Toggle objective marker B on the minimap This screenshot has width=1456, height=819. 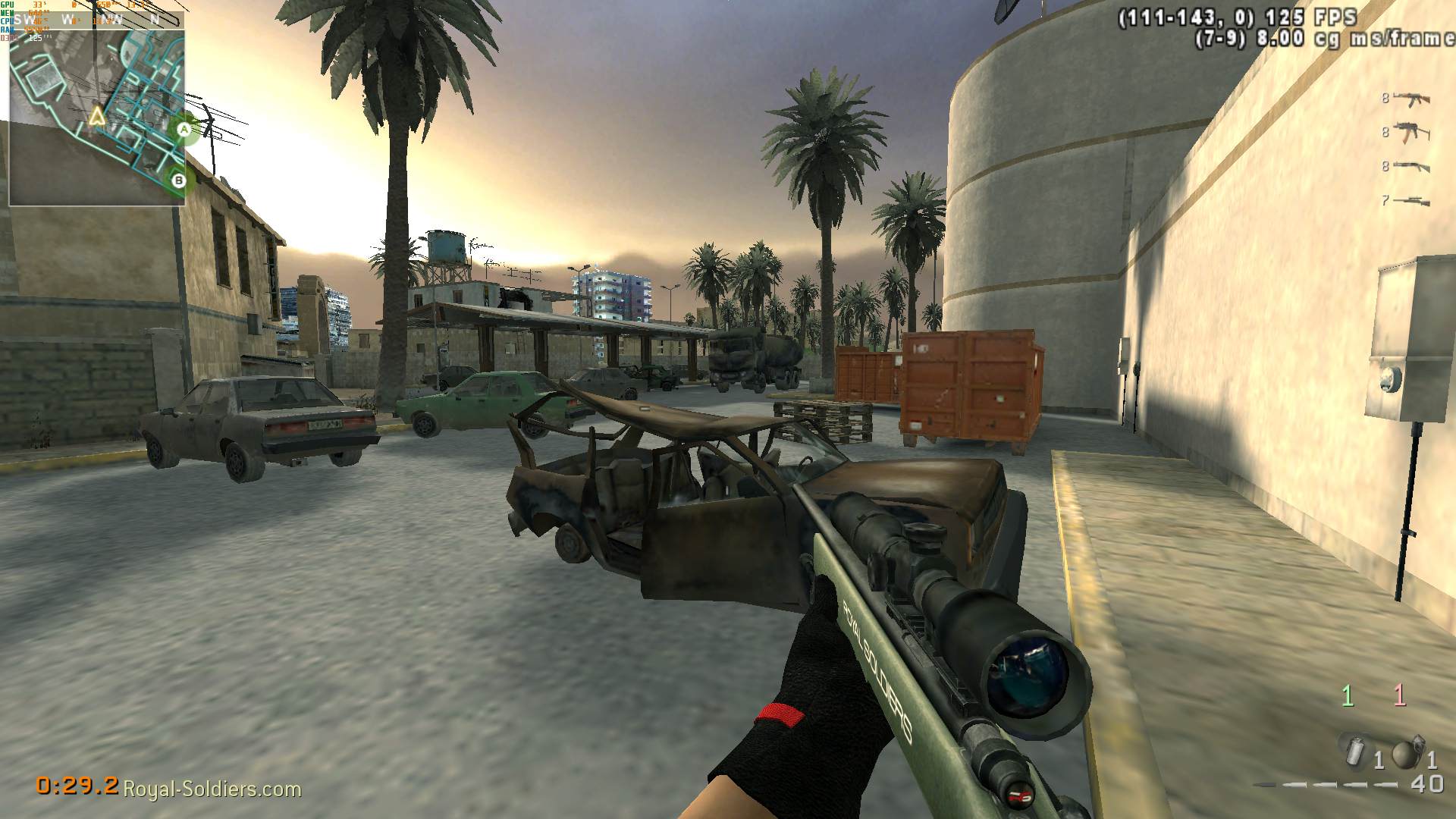(x=178, y=180)
